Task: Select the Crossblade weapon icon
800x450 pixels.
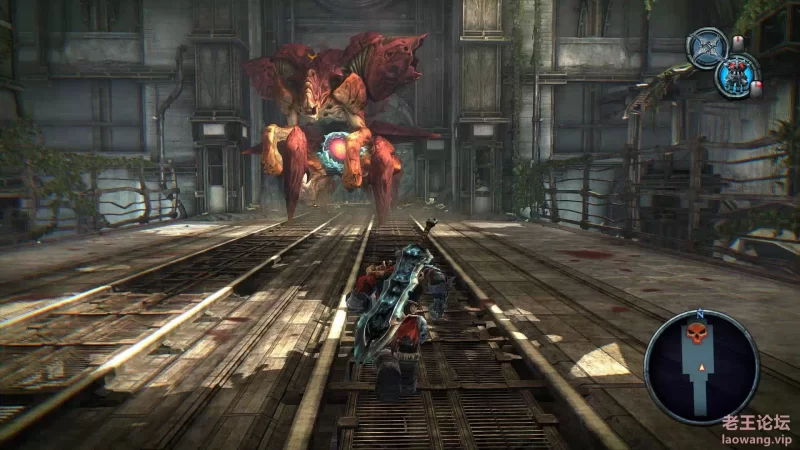Action: pos(706,47)
